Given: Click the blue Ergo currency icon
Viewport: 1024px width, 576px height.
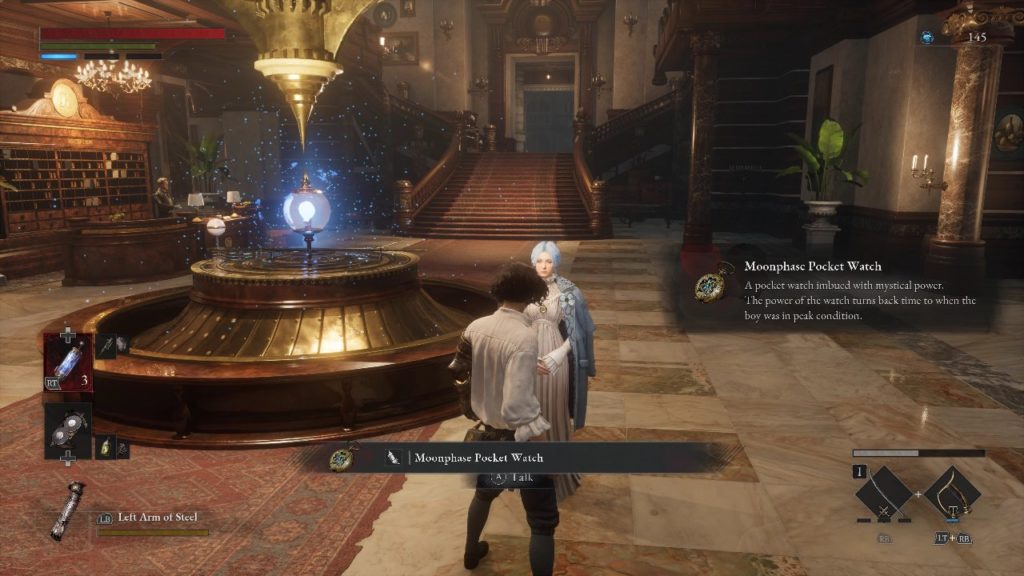Looking at the screenshot, I should (x=927, y=37).
